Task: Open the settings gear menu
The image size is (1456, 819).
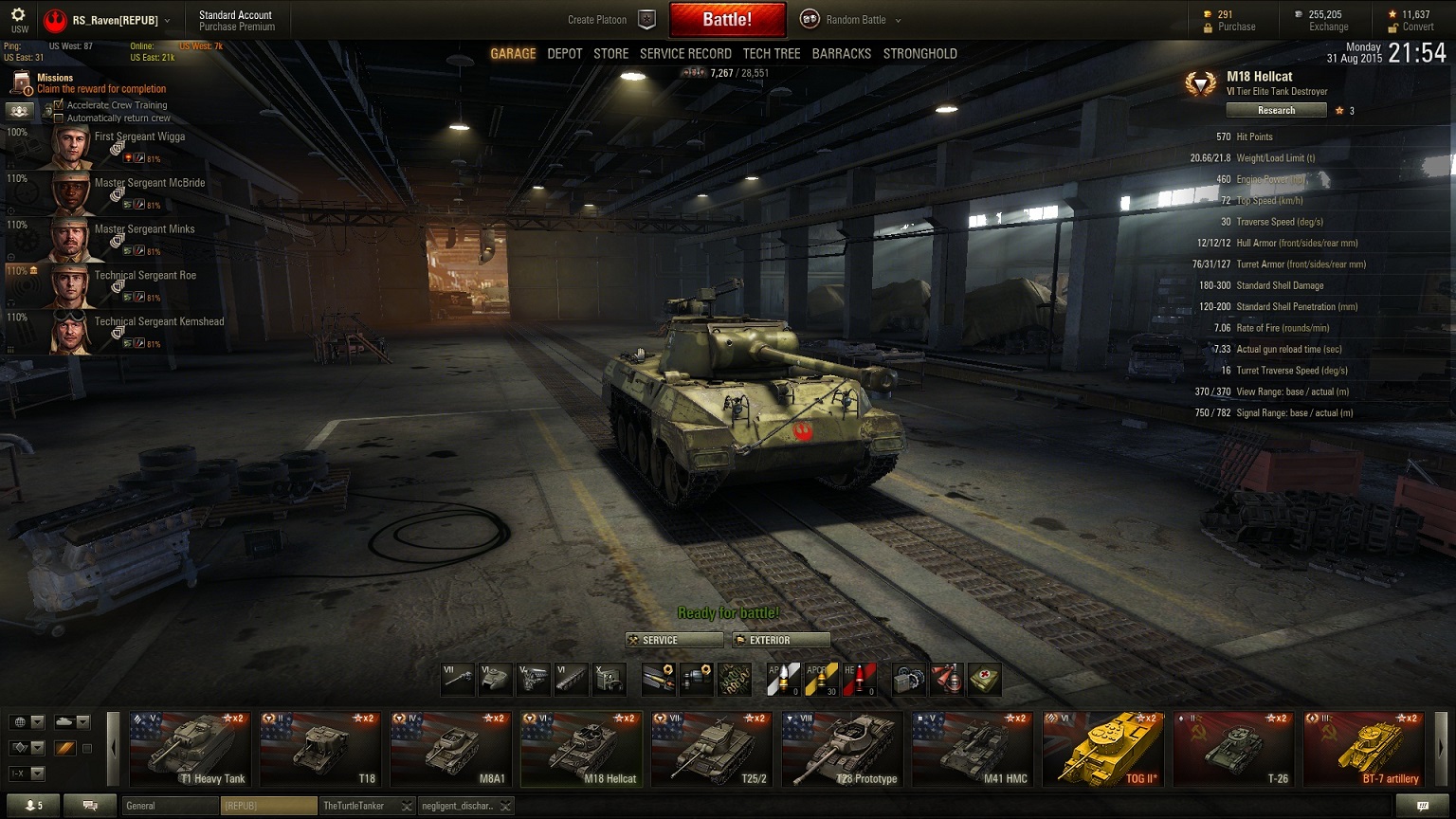Action: pos(18,15)
